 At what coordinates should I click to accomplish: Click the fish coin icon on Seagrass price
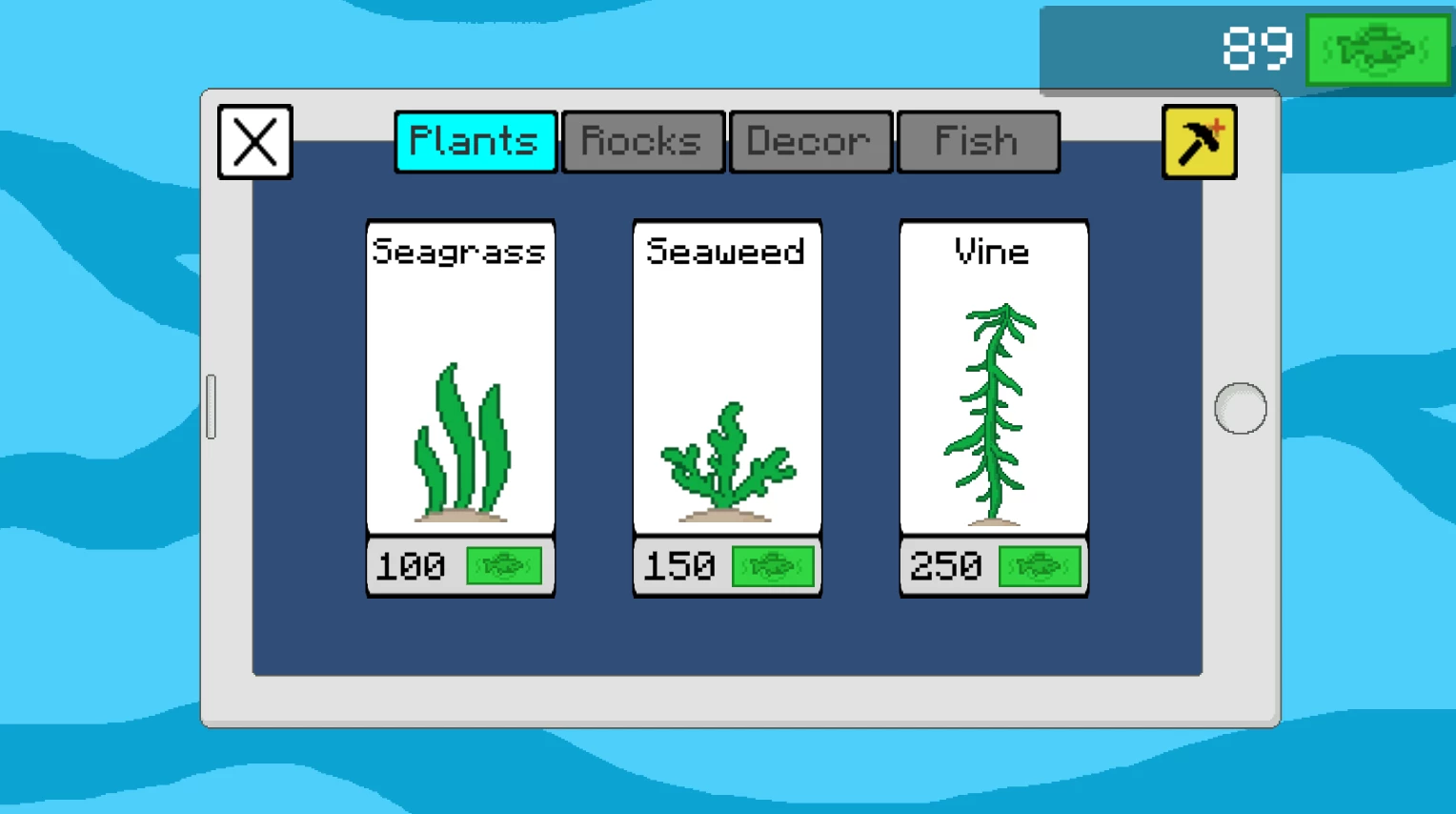[x=506, y=565]
